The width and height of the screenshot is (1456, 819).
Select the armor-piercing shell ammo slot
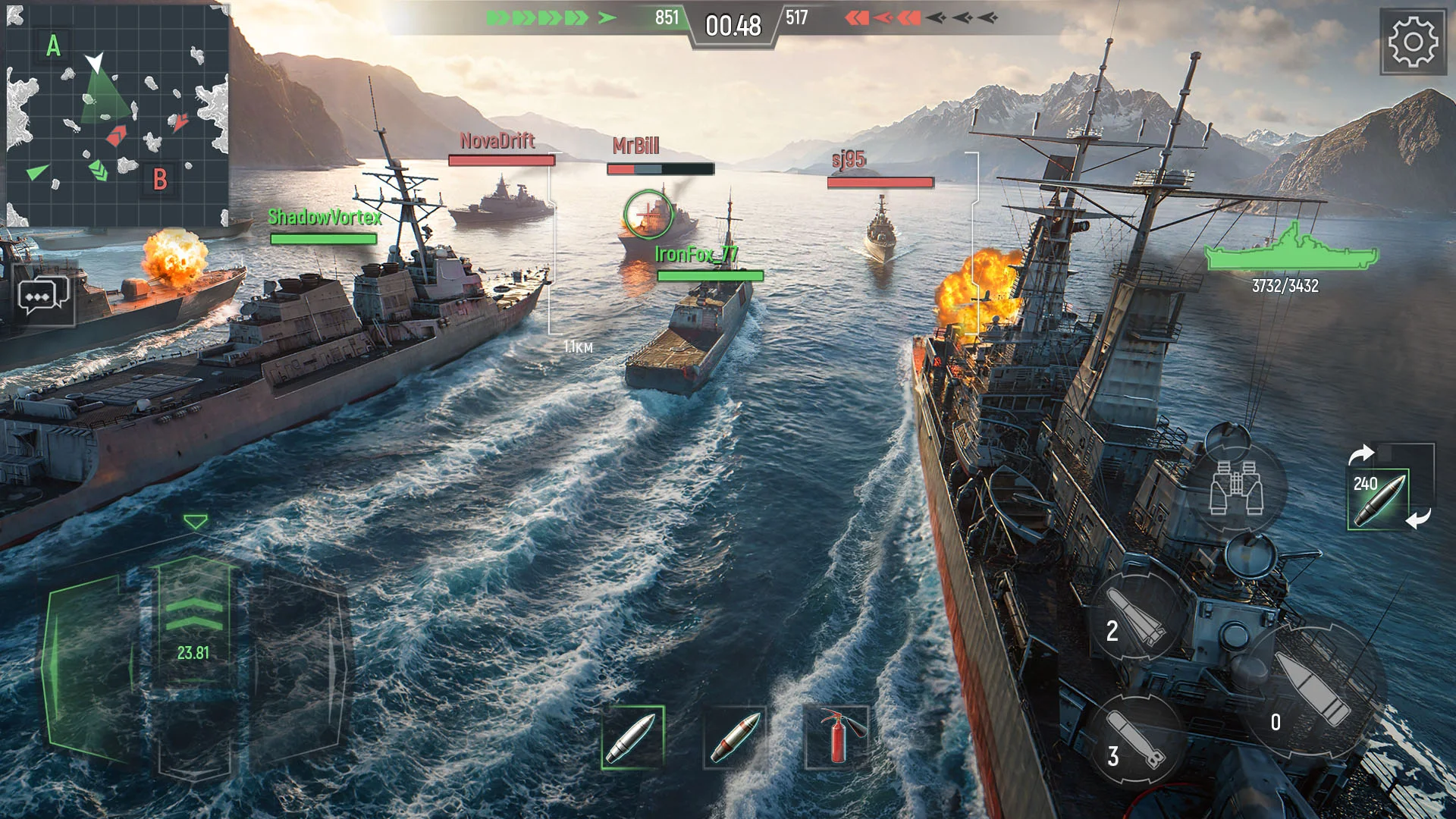(633, 737)
